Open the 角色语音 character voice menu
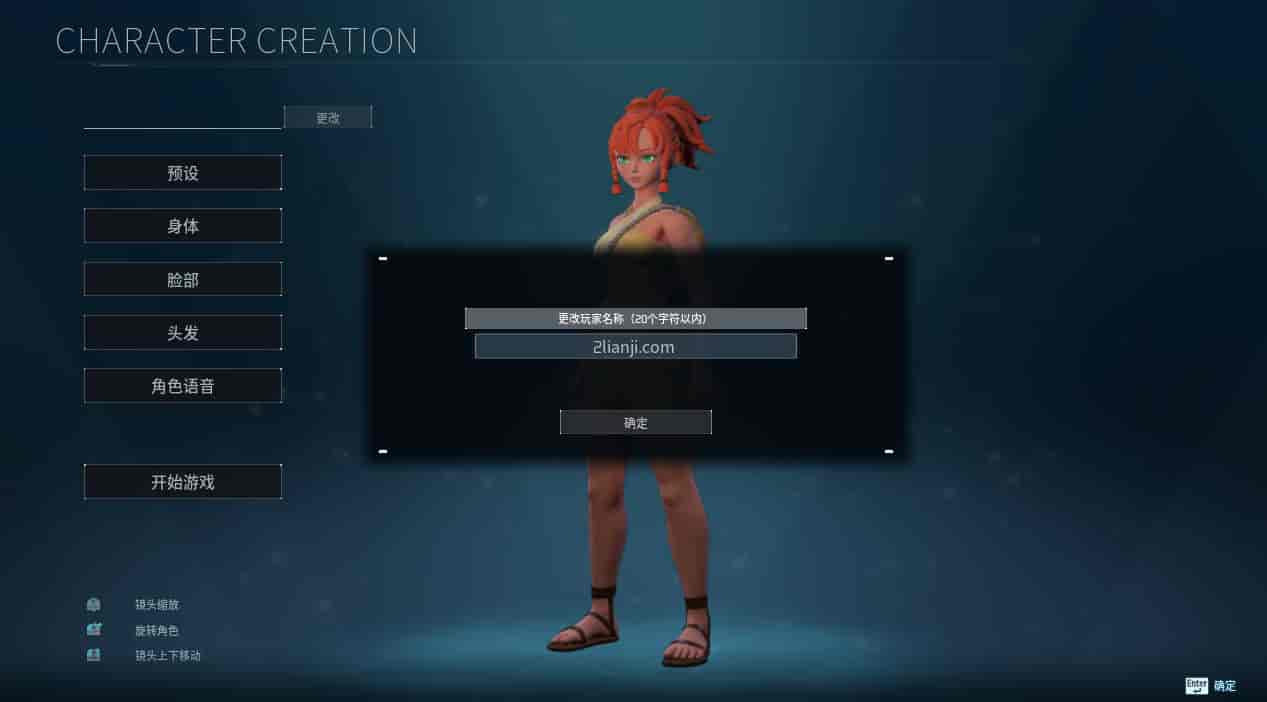Image resolution: width=1267 pixels, height=702 pixels. tap(183, 386)
